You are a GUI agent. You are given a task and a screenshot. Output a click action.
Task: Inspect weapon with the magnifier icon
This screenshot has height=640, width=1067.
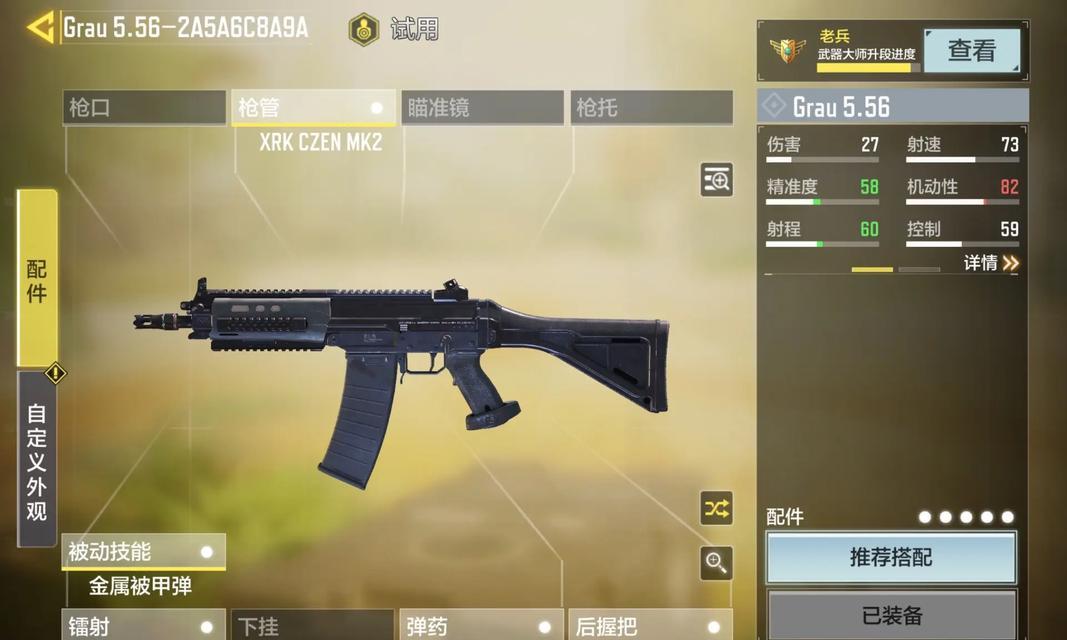coord(716,563)
